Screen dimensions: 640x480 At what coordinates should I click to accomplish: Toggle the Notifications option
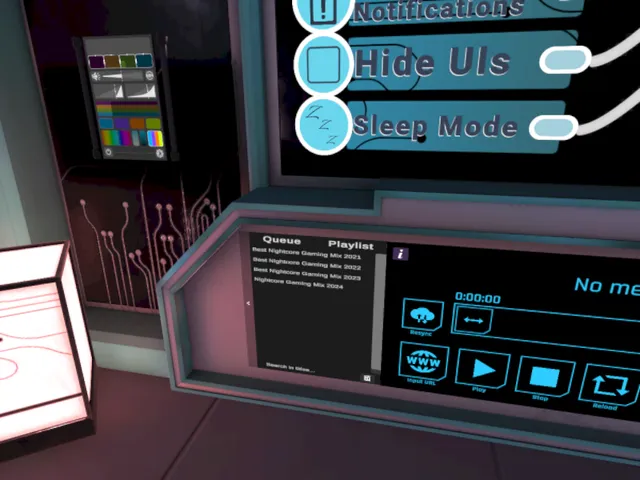tap(323, 10)
